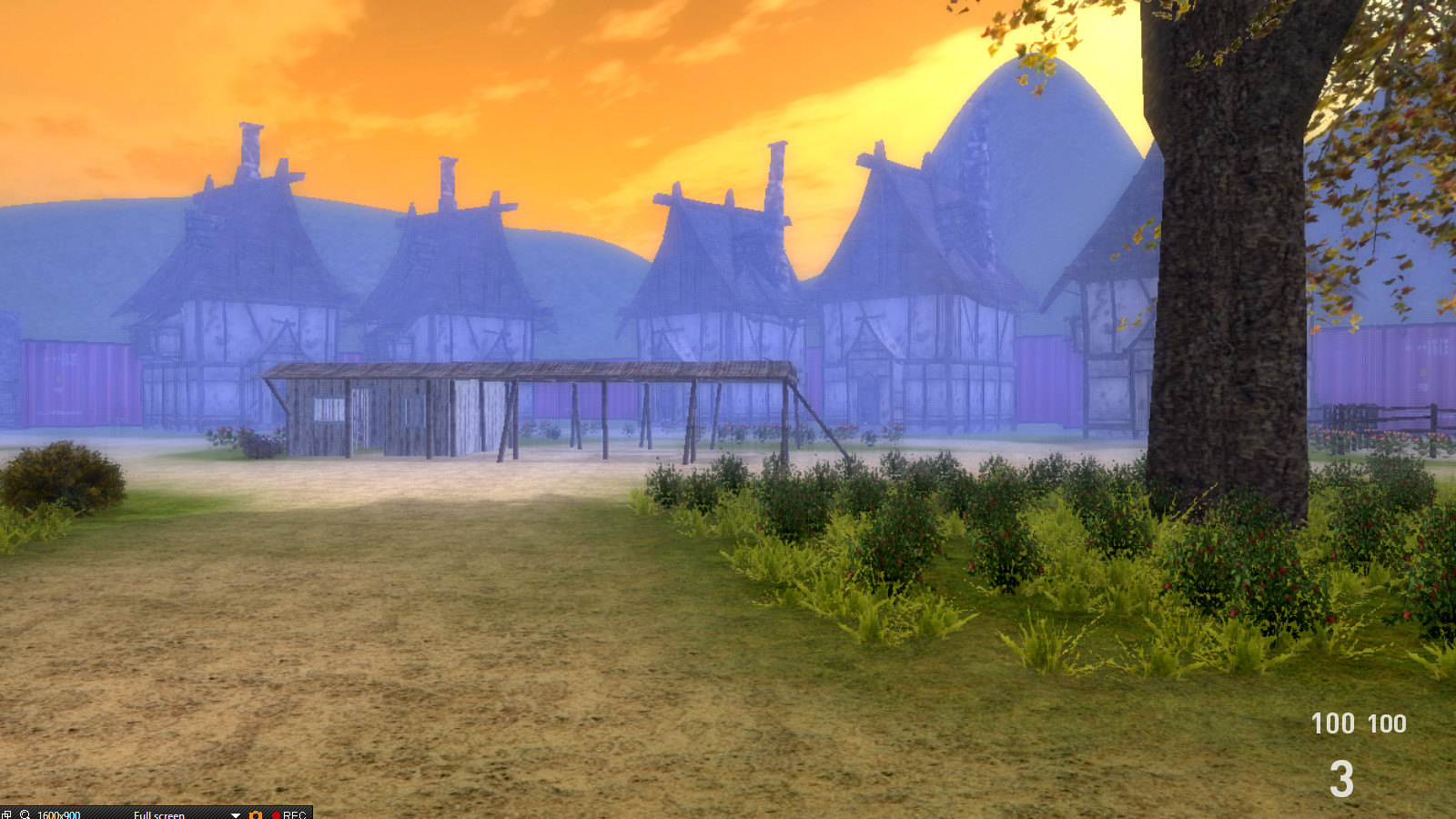Capture a screenshot with the orange camera icon
Image resolution: width=1456 pixels, height=819 pixels.
tap(256, 814)
